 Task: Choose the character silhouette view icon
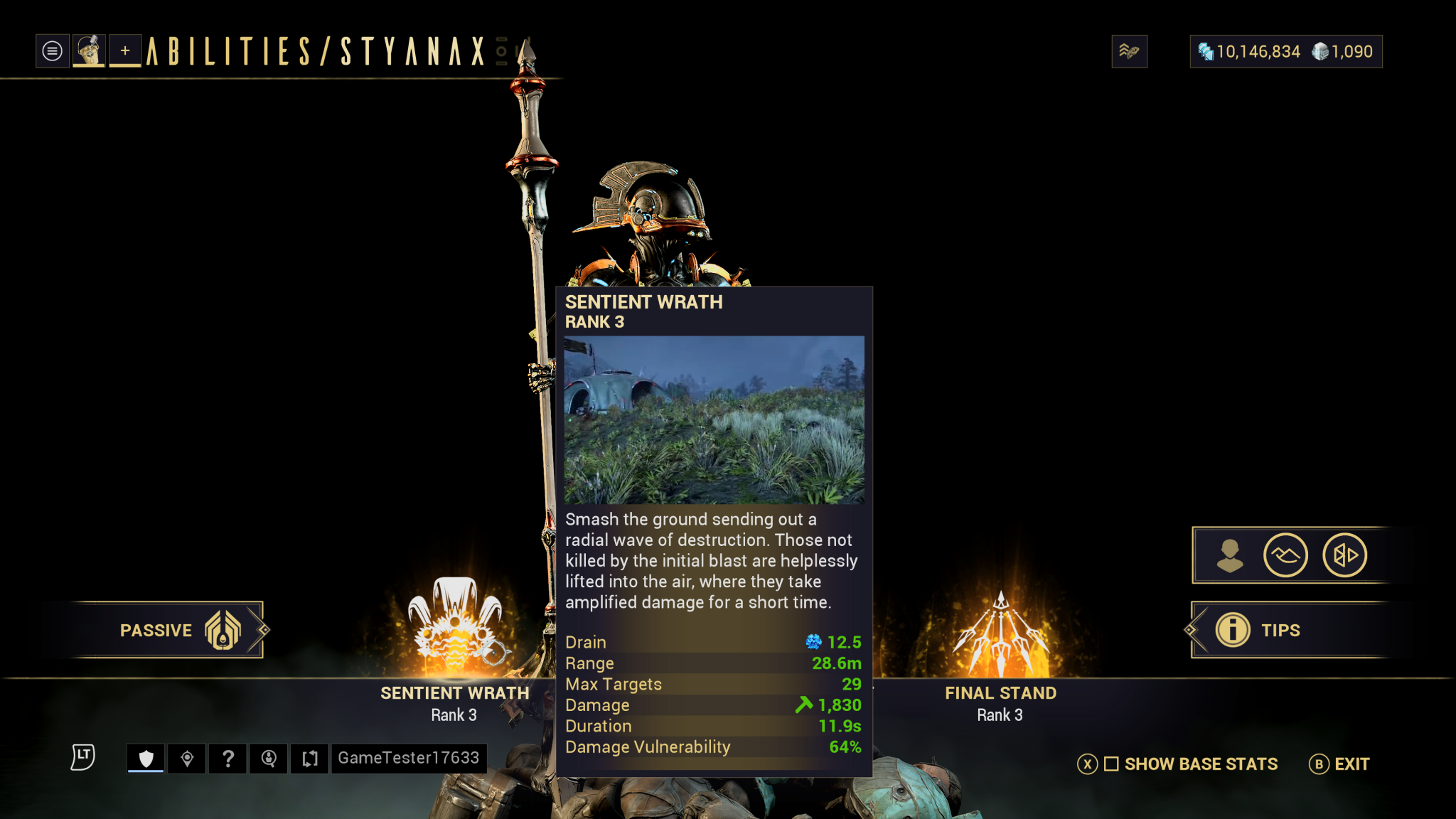[x=1229, y=555]
